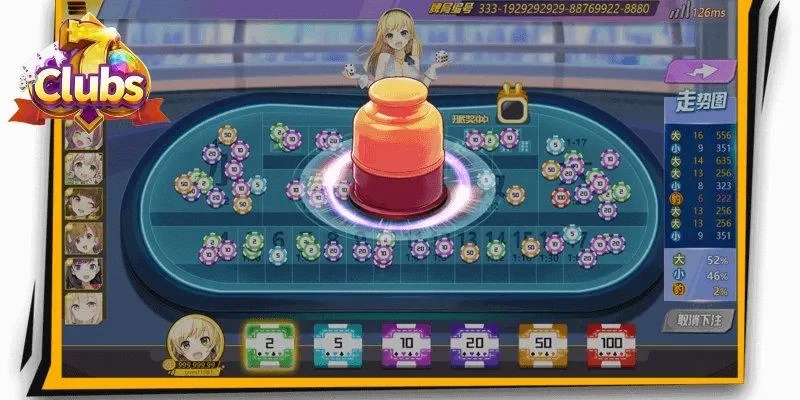Pick the purple 10 betting chip
Image resolution: width=800 pixels, height=400 pixels.
coord(405,344)
